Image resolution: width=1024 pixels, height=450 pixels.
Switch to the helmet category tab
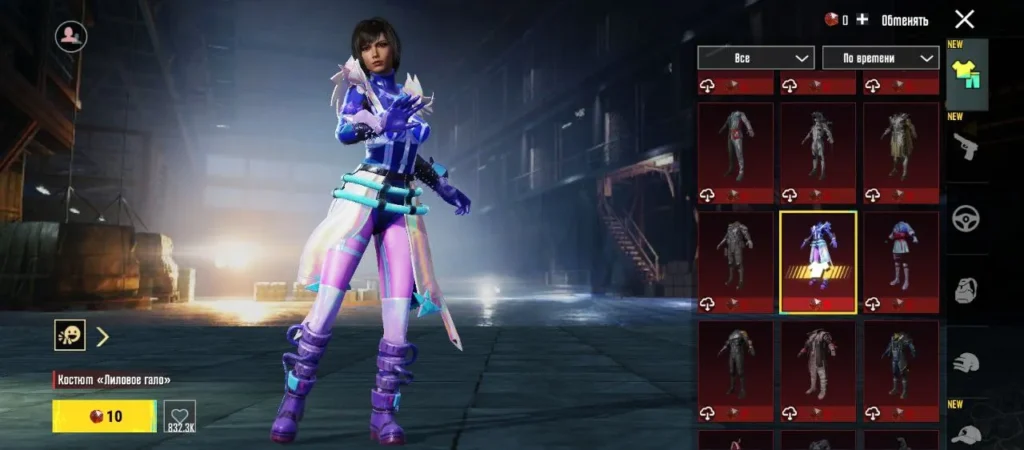click(x=967, y=364)
